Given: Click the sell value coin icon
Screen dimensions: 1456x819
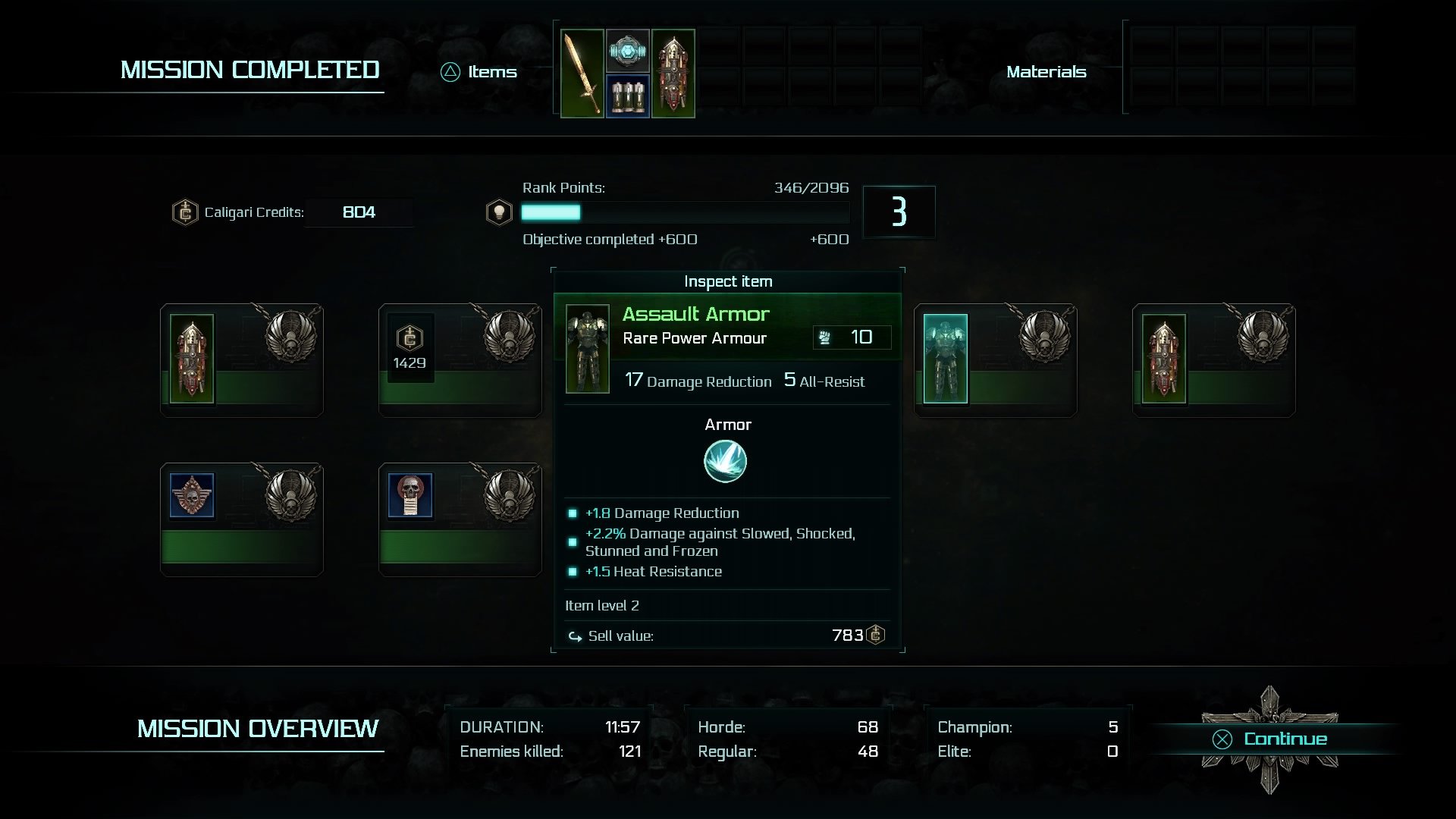Looking at the screenshot, I should (876, 635).
